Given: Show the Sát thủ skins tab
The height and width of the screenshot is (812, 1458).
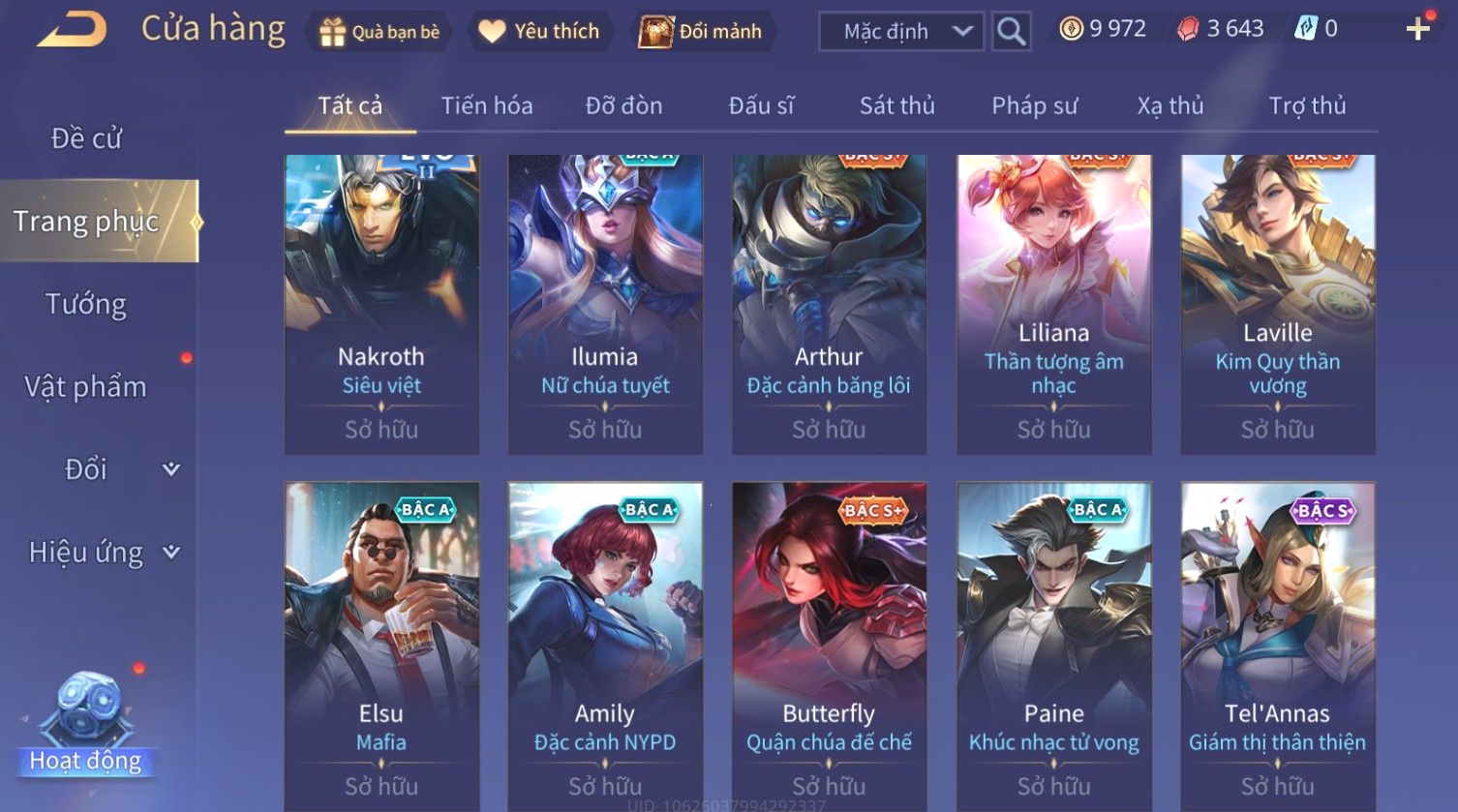Looking at the screenshot, I should click(x=896, y=105).
